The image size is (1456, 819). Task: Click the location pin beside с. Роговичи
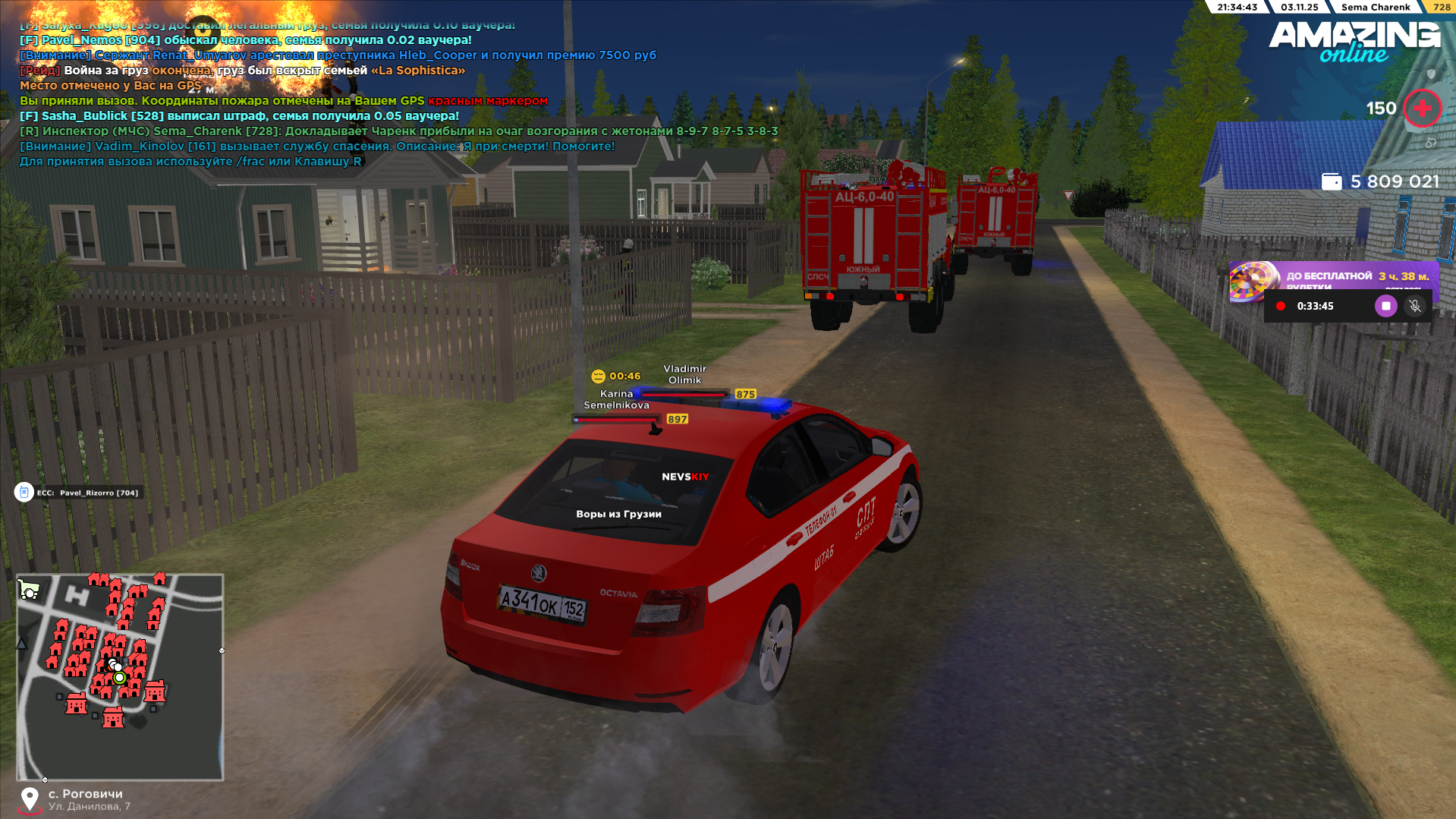point(30,799)
